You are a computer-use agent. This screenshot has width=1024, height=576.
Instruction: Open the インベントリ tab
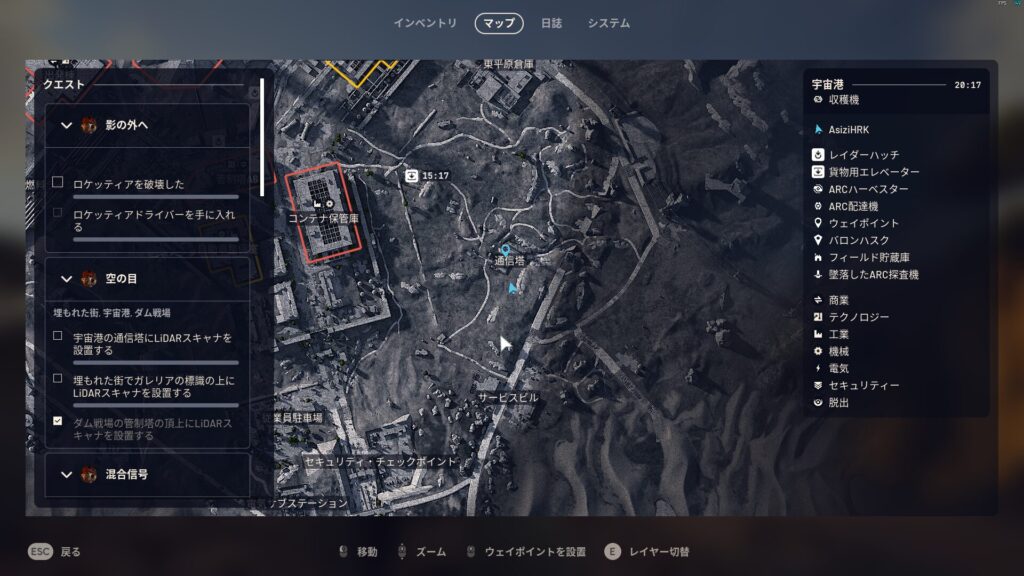(425, 23)
